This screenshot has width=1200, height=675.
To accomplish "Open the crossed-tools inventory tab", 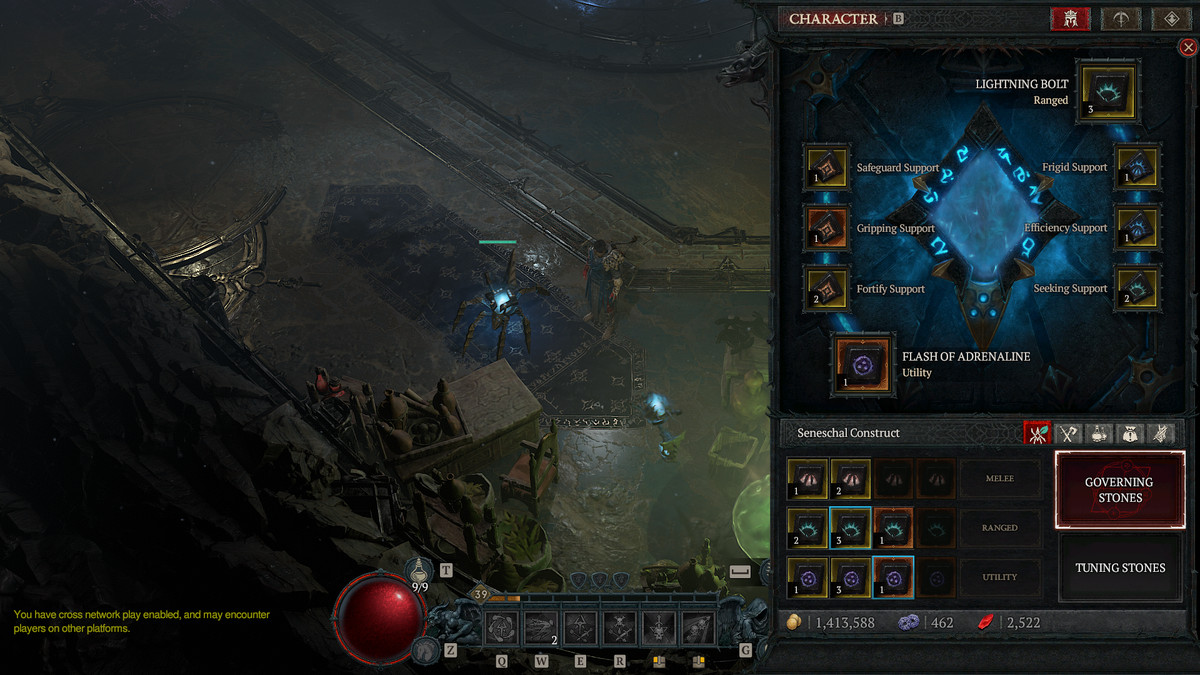I will click(x=1069, y=433).
